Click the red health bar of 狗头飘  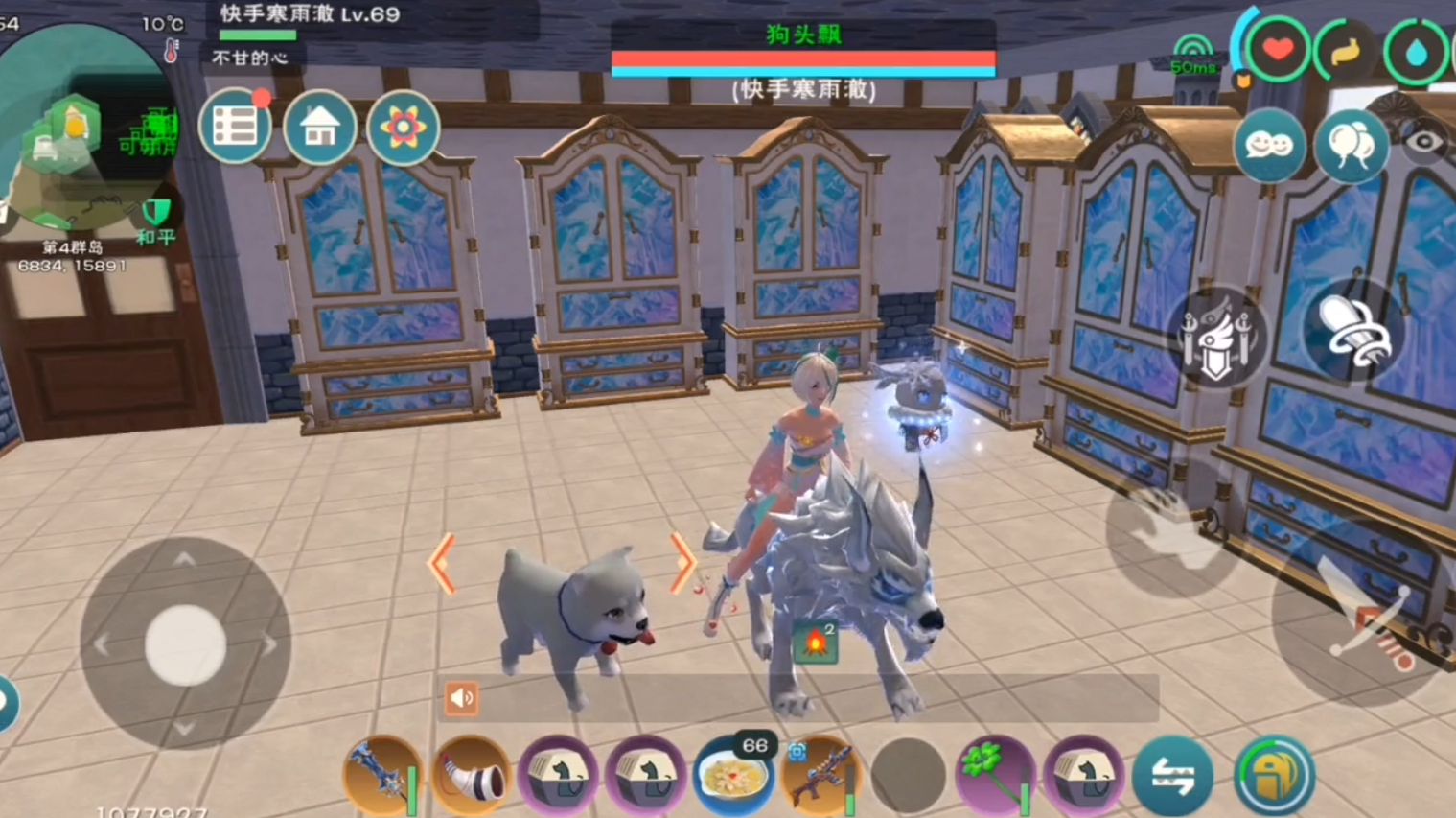pos(803,59)
